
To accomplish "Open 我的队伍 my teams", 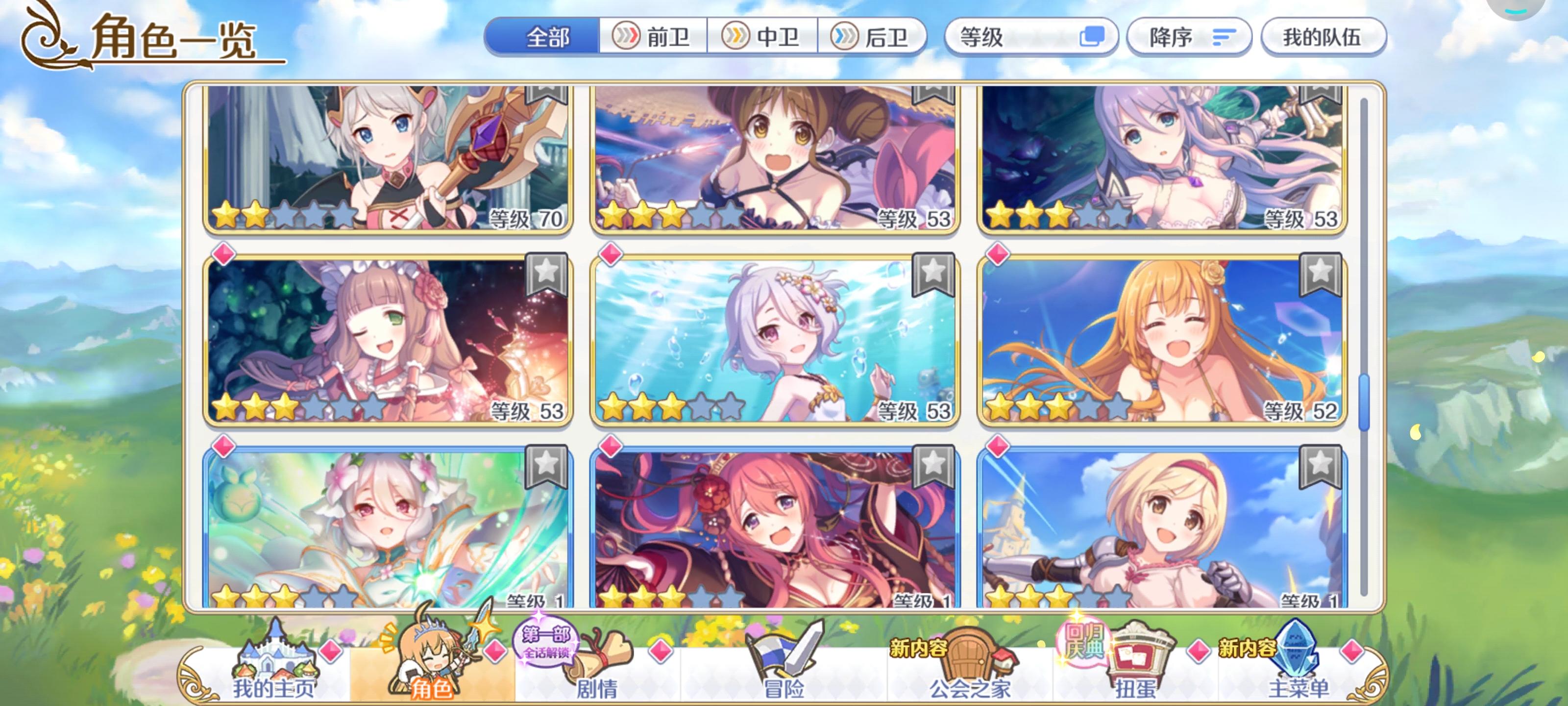I will (x=1325, y=38).
